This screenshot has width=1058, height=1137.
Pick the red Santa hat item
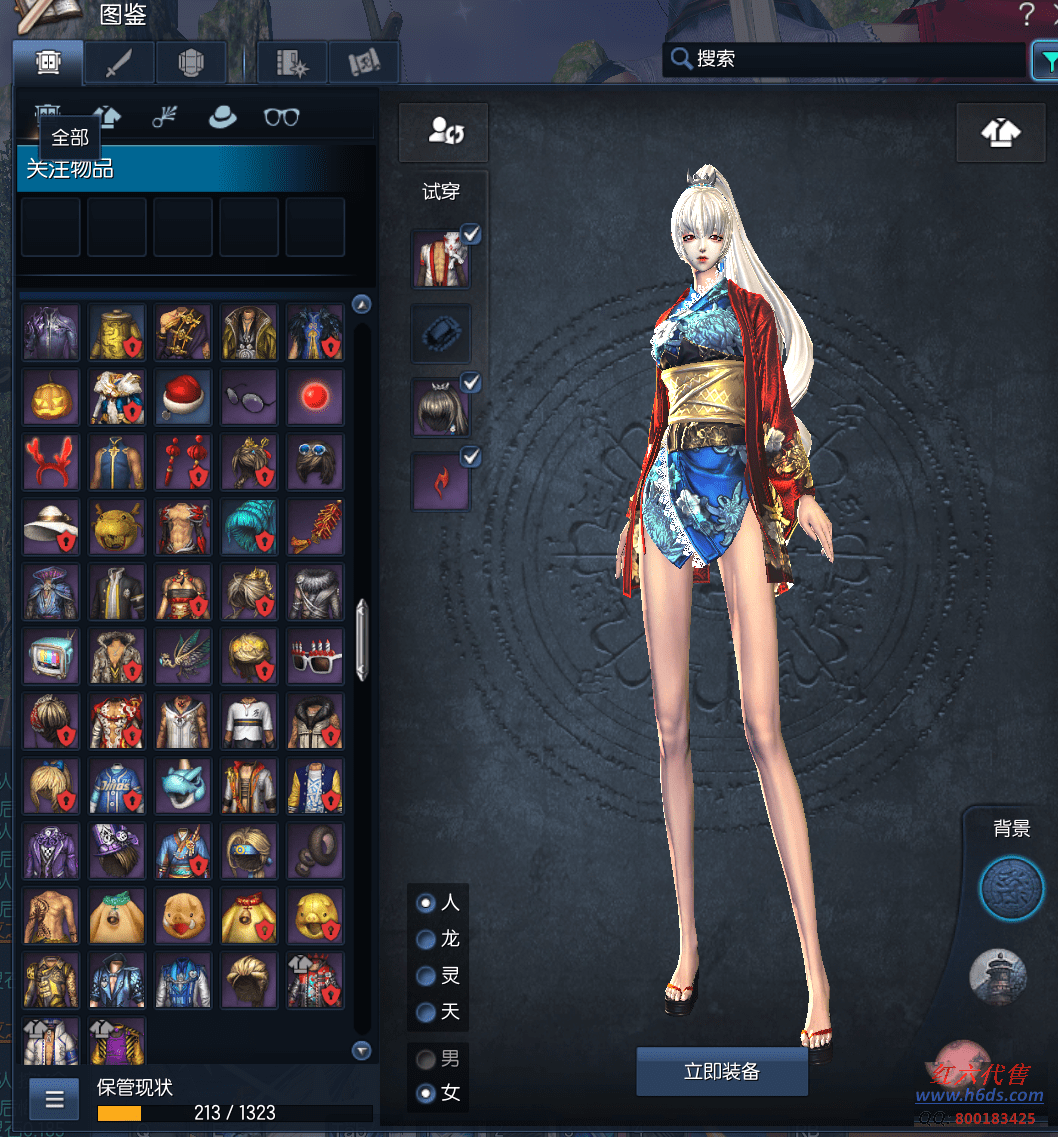click(x=183, y=397)
